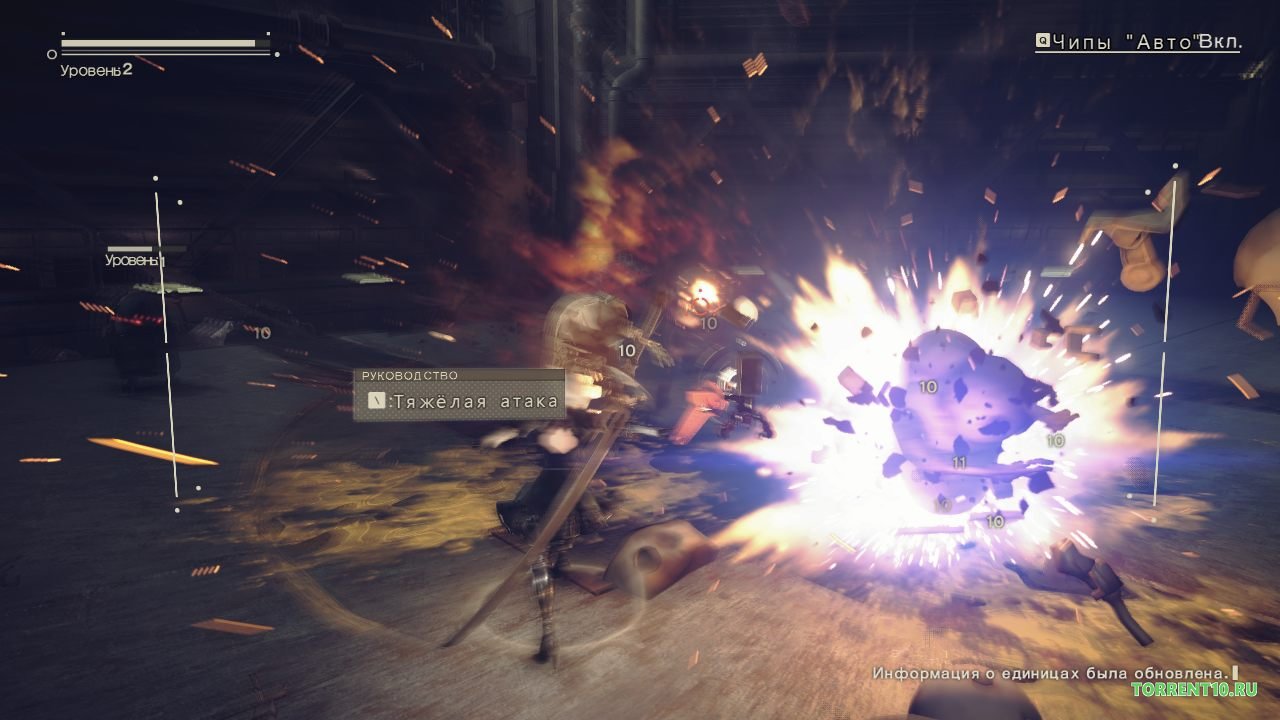Open the "Информация о единицах" update notification
The width and height of the screenshot is (1280, 720).
1053,673
